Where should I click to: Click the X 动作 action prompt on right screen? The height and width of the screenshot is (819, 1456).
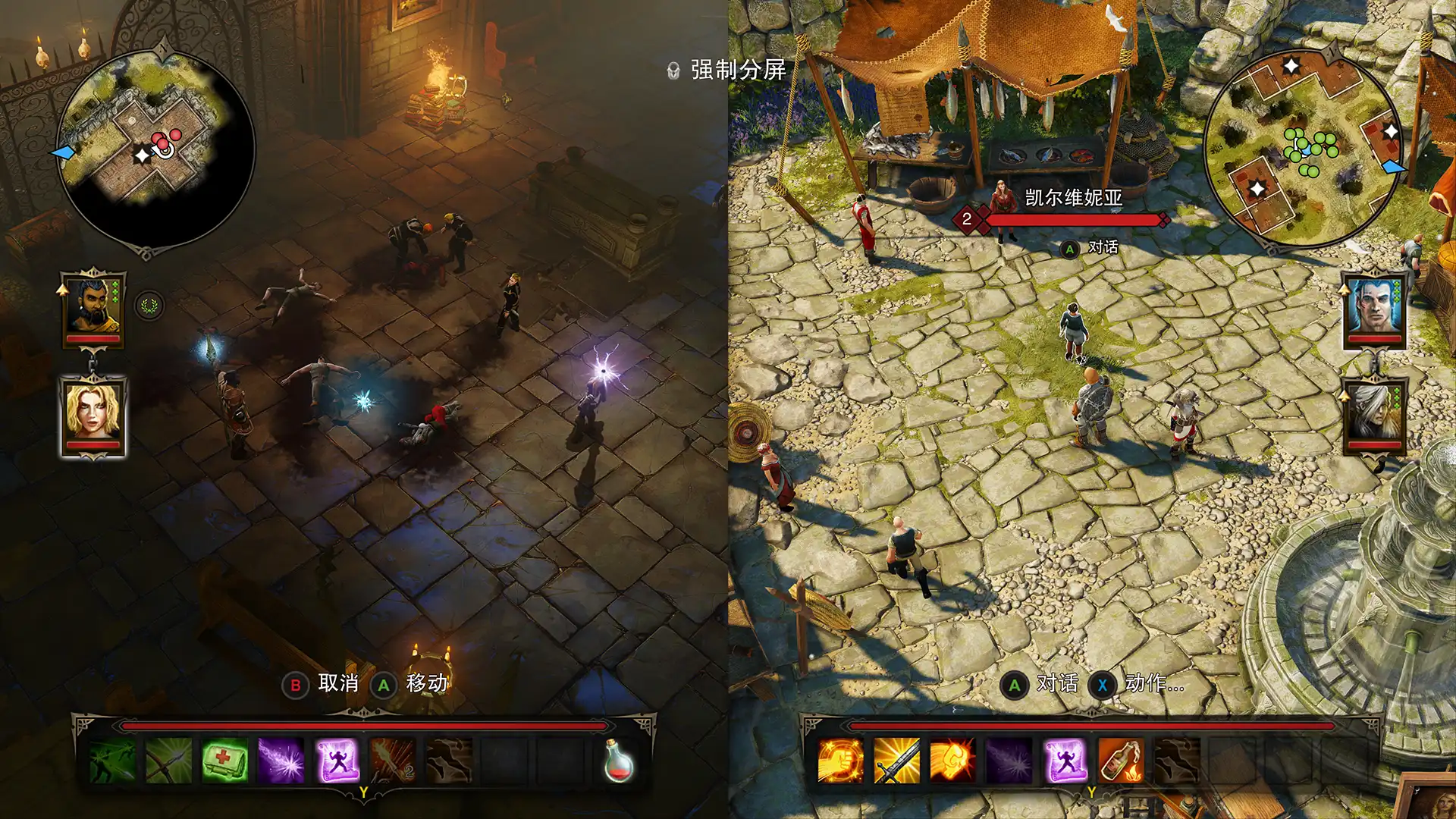click(1128, 683)
